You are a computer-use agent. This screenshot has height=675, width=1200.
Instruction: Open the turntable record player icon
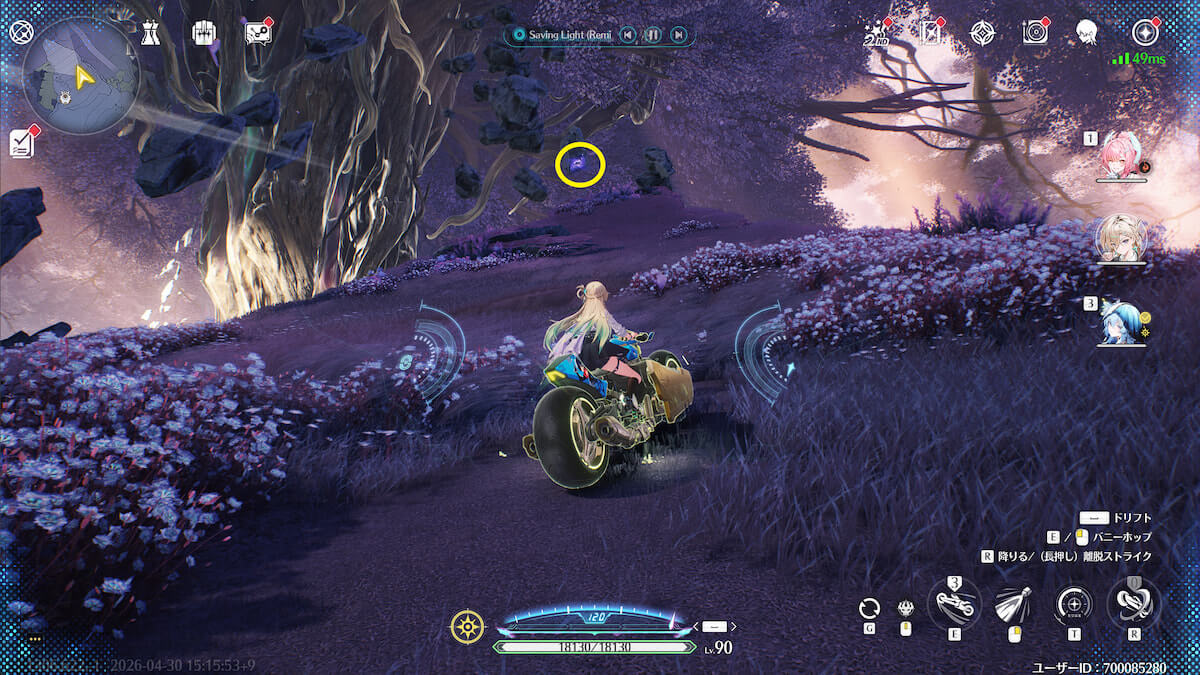[x=1035, y=33]
